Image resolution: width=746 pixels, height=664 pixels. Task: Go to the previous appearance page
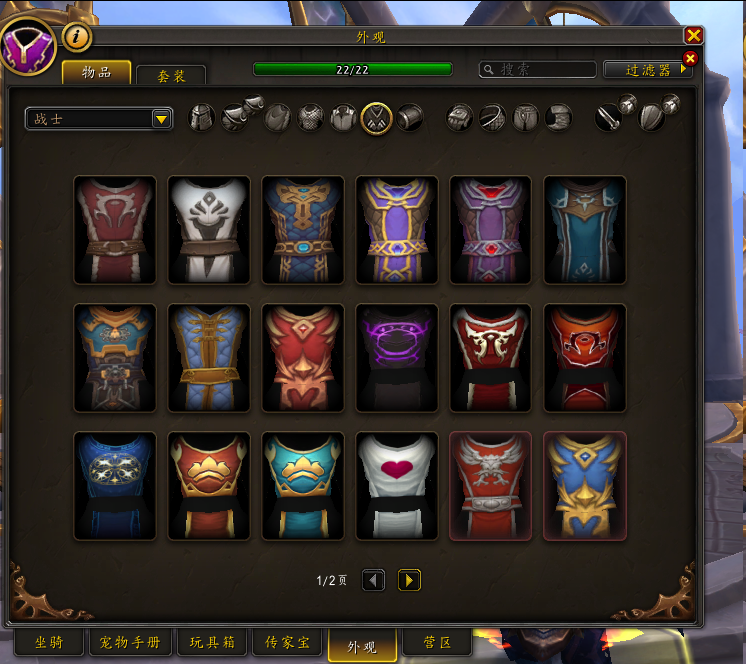pyautogui.click(x=373, y=580)
